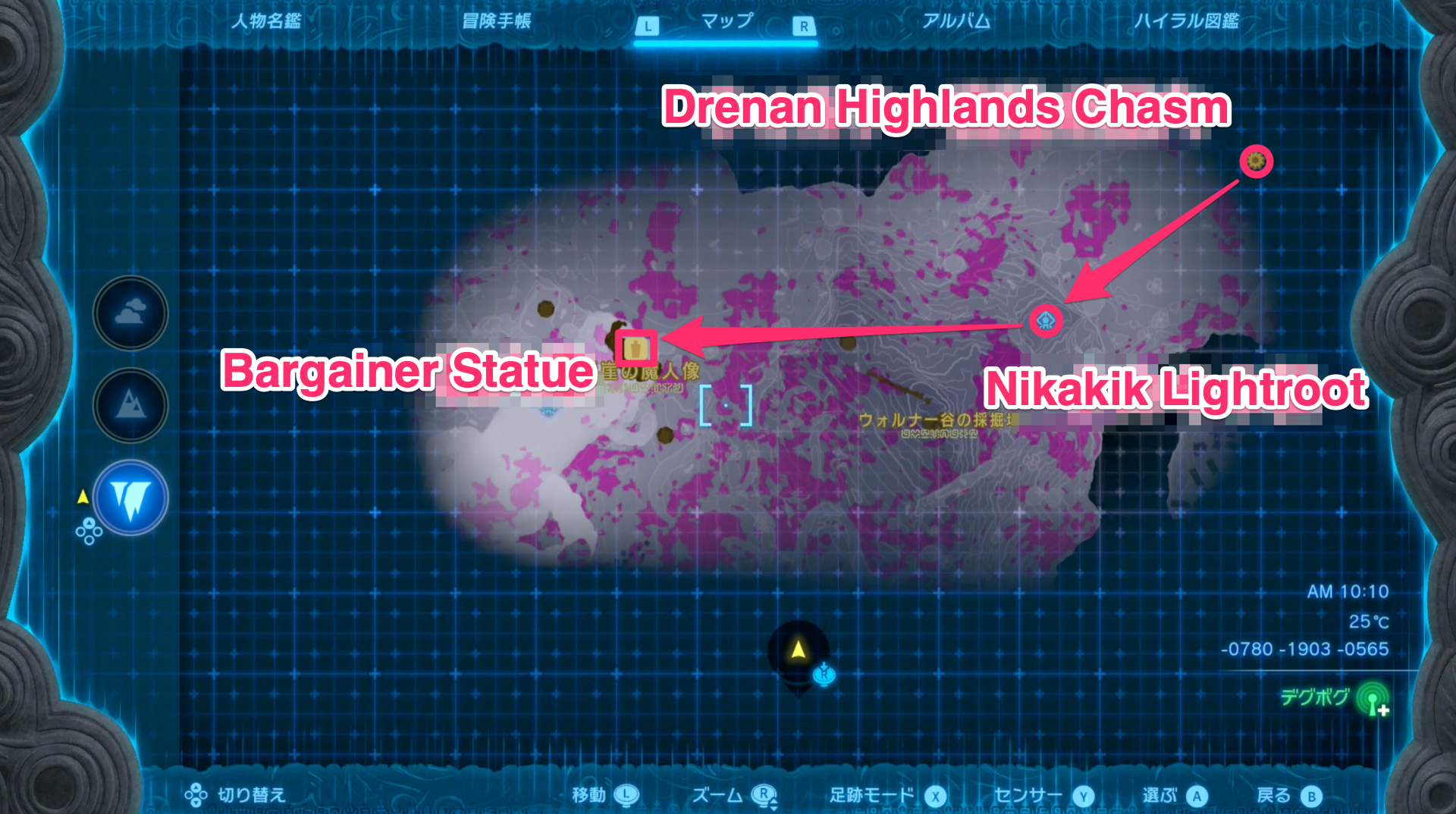
Task: Click the L shoulder button to cycle tabs left
Action: (647, 25)
